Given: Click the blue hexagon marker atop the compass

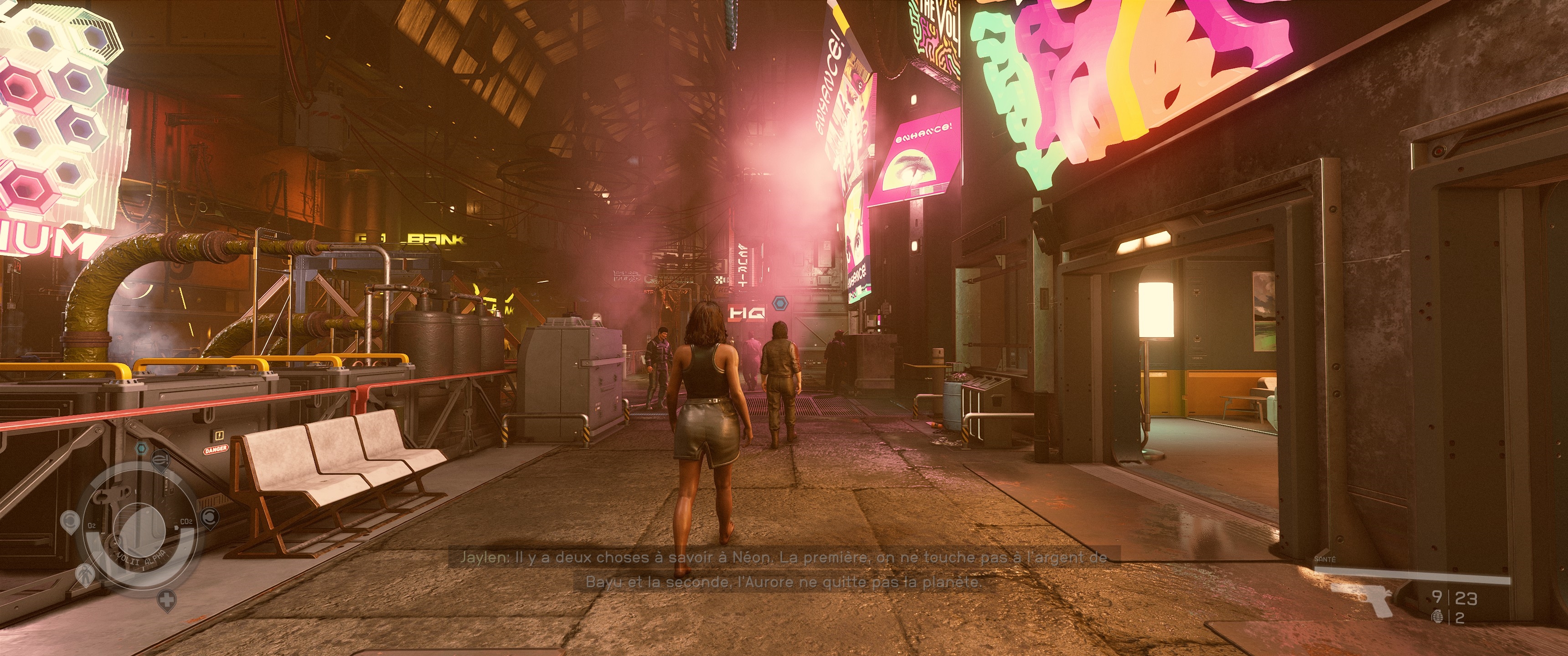Looking at the screenshot, I should pyautogui.click(x=141, y=448).
